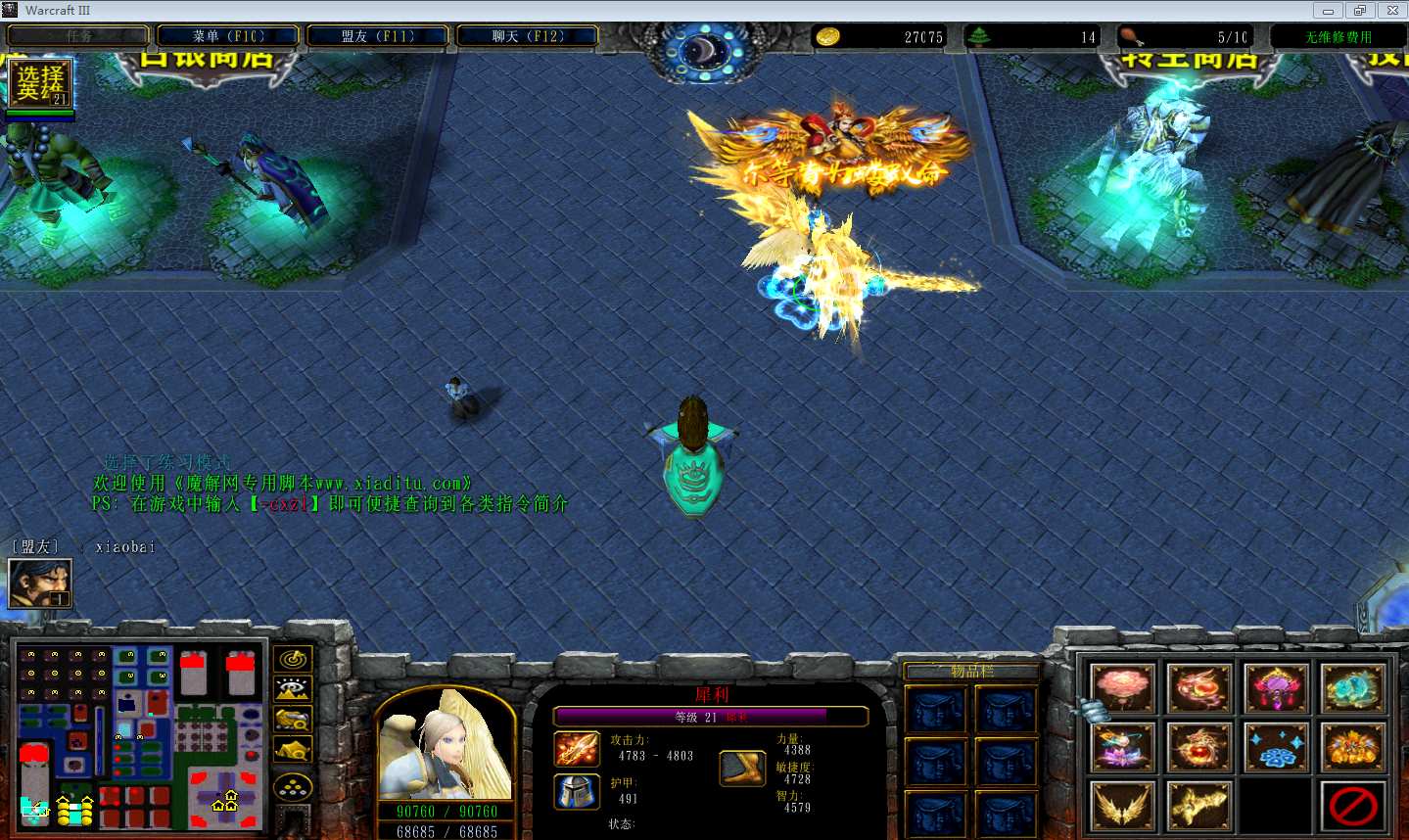Toggle the minimap creep camp display button

click(293, 751)
